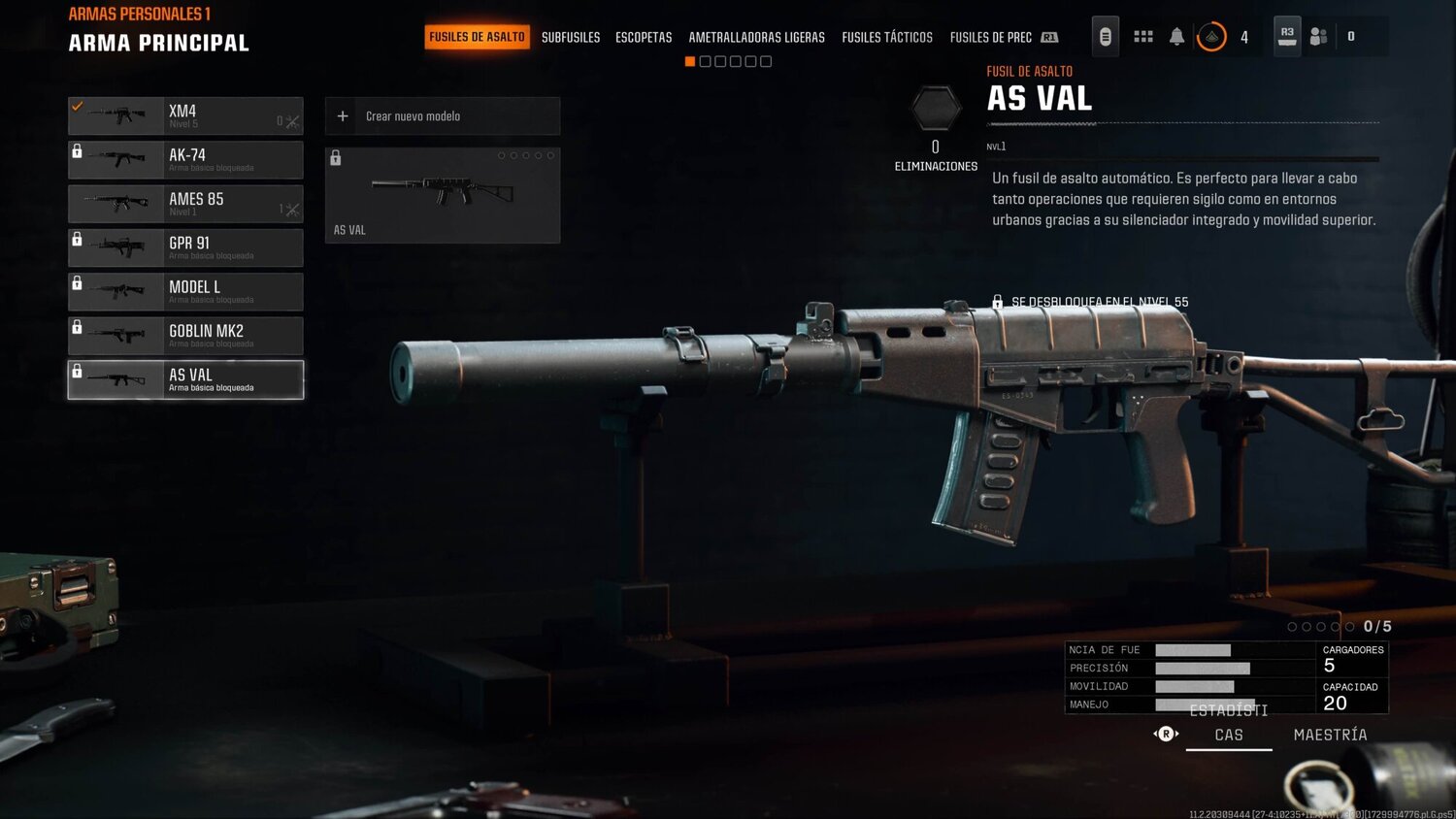This screenshot has height=819, width=1456.
Task: Select the first page indicator dot
Action: point(689,61)
